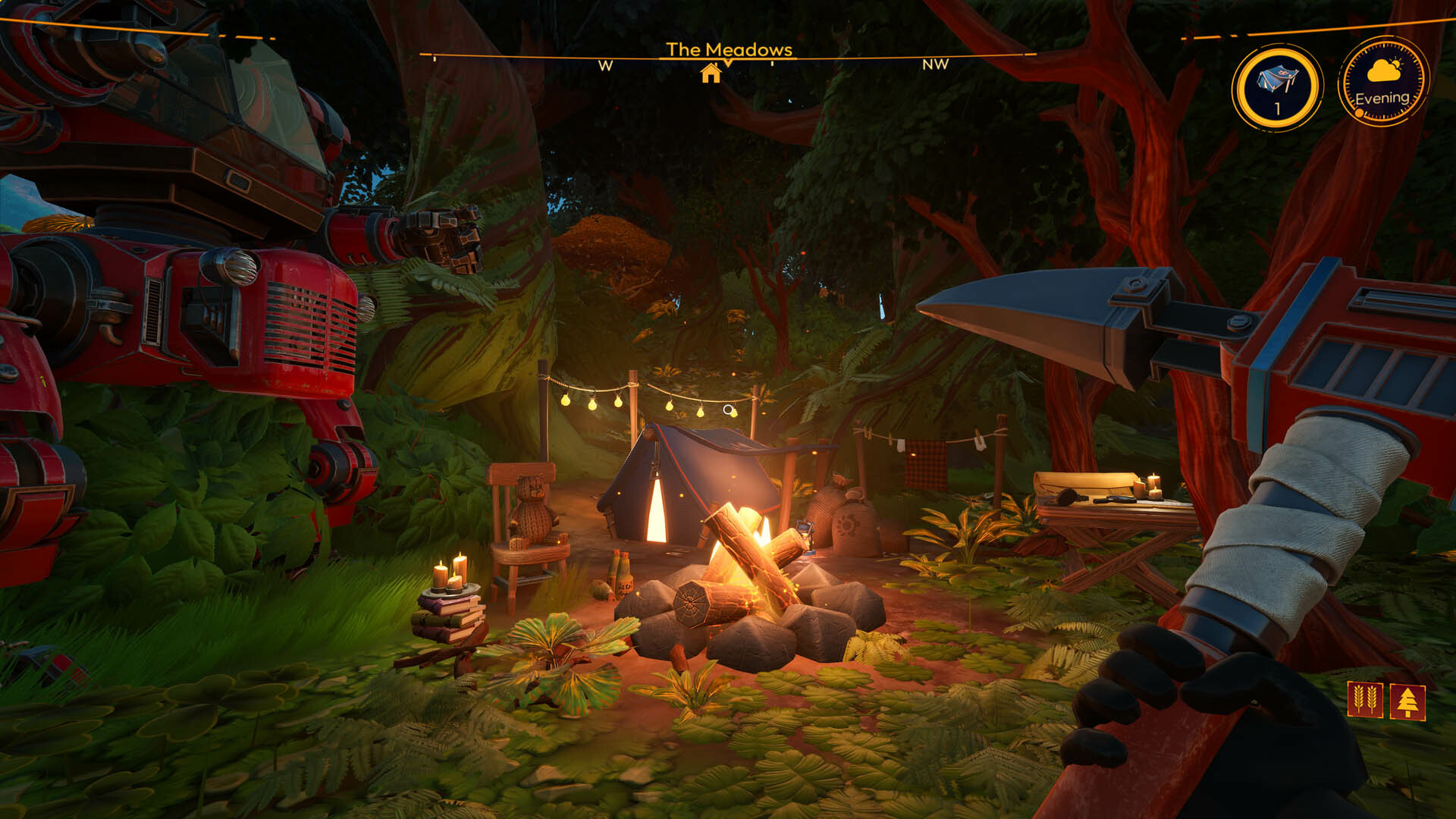Click the interaction circle on the string lights
This screenshot has width=1456, height=819.
click(727, 409)
